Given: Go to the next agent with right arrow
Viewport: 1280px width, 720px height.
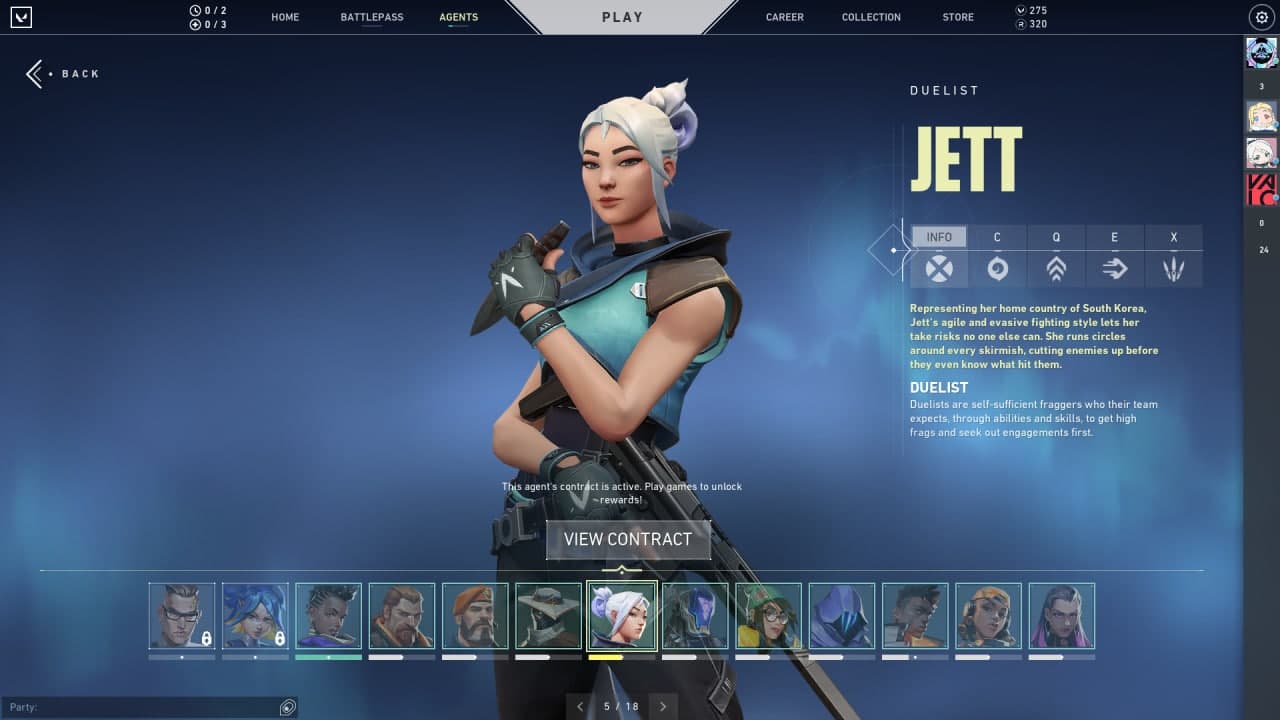Looking at the screenshot, I should [x=662, y=706].
